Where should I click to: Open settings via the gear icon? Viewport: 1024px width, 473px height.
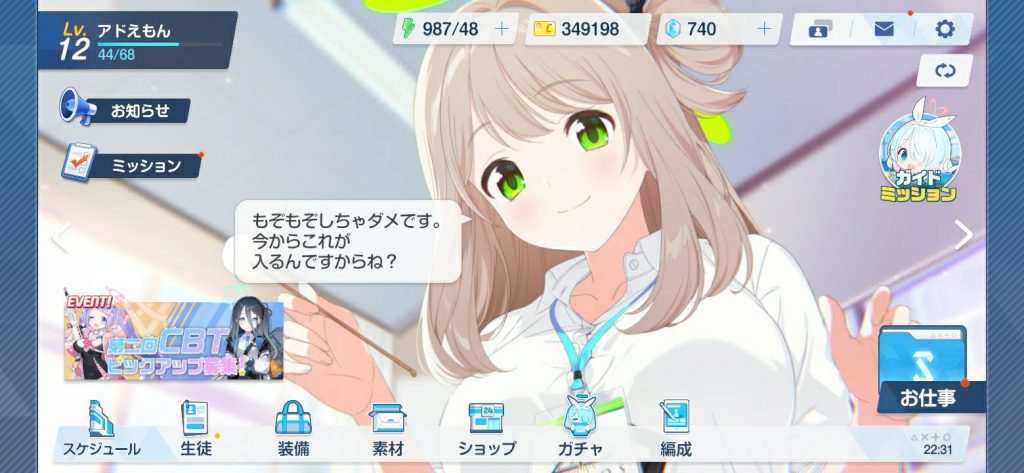(945, 29)
